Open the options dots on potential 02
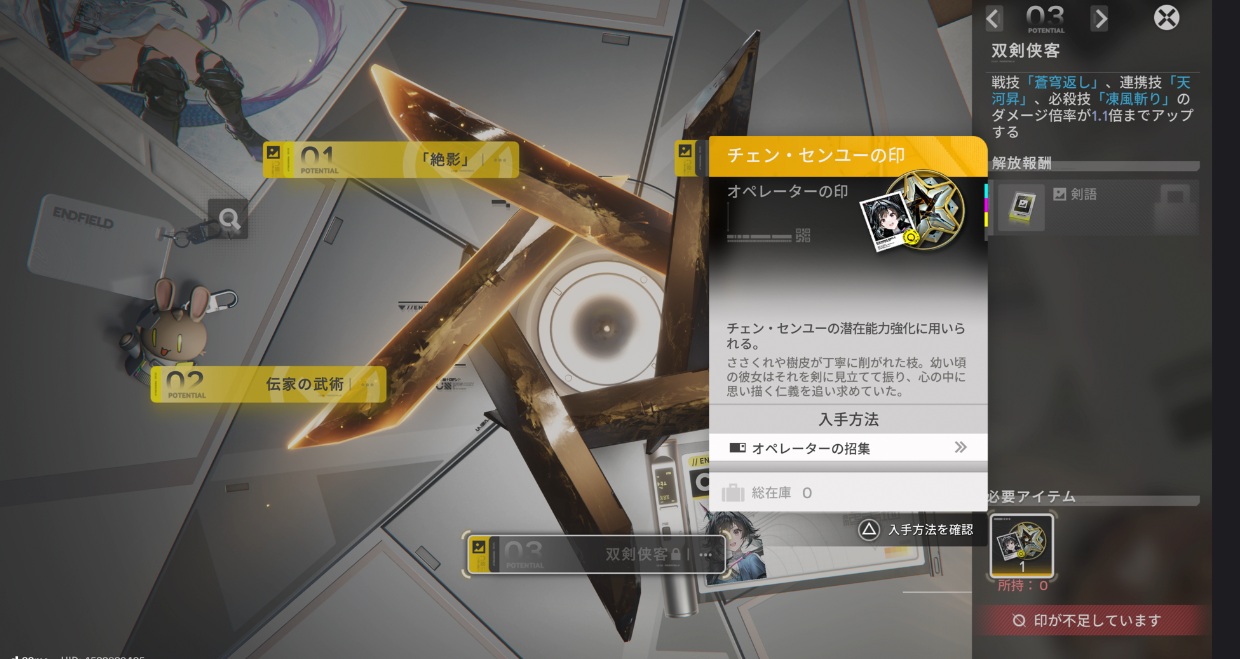Screen dimensions: 1240x659 click(x=368, y=384)
